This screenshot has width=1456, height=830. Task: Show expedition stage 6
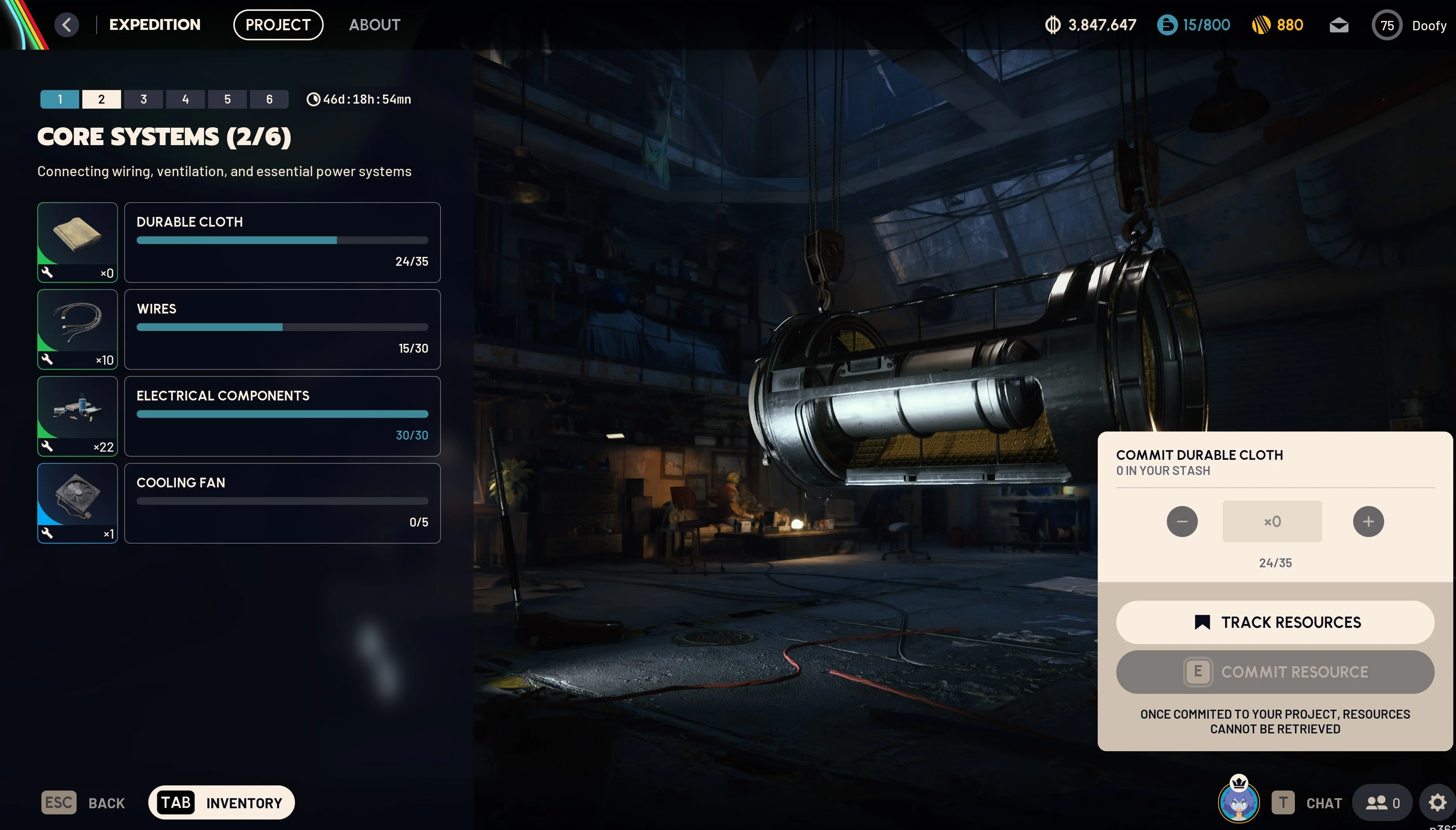(269, 99)
